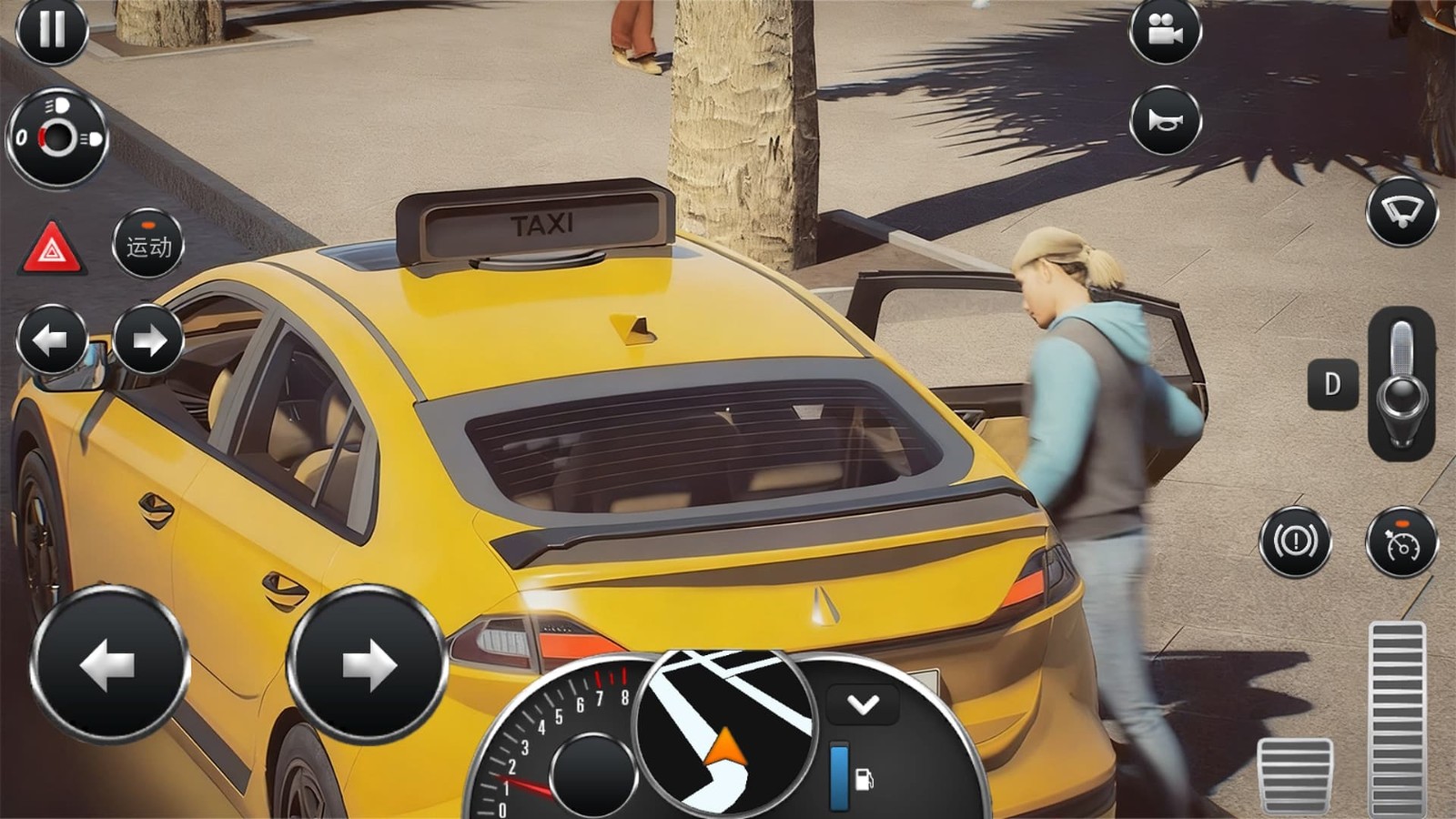Viewport: 1456px width, 819px height.
Task: Open the gear selector showing D
Action: tap(1332, 384)
